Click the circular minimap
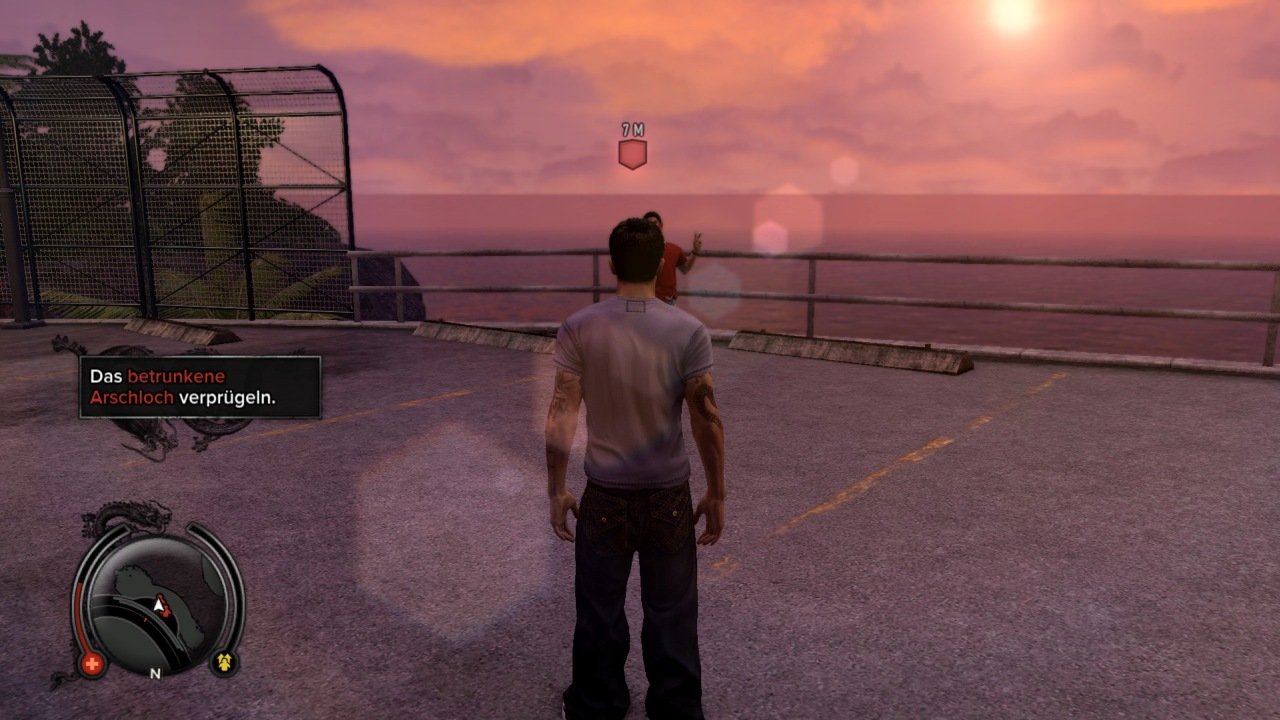Image resolution: width=1280 pixels, height=720 pixels. pos(159,602)
